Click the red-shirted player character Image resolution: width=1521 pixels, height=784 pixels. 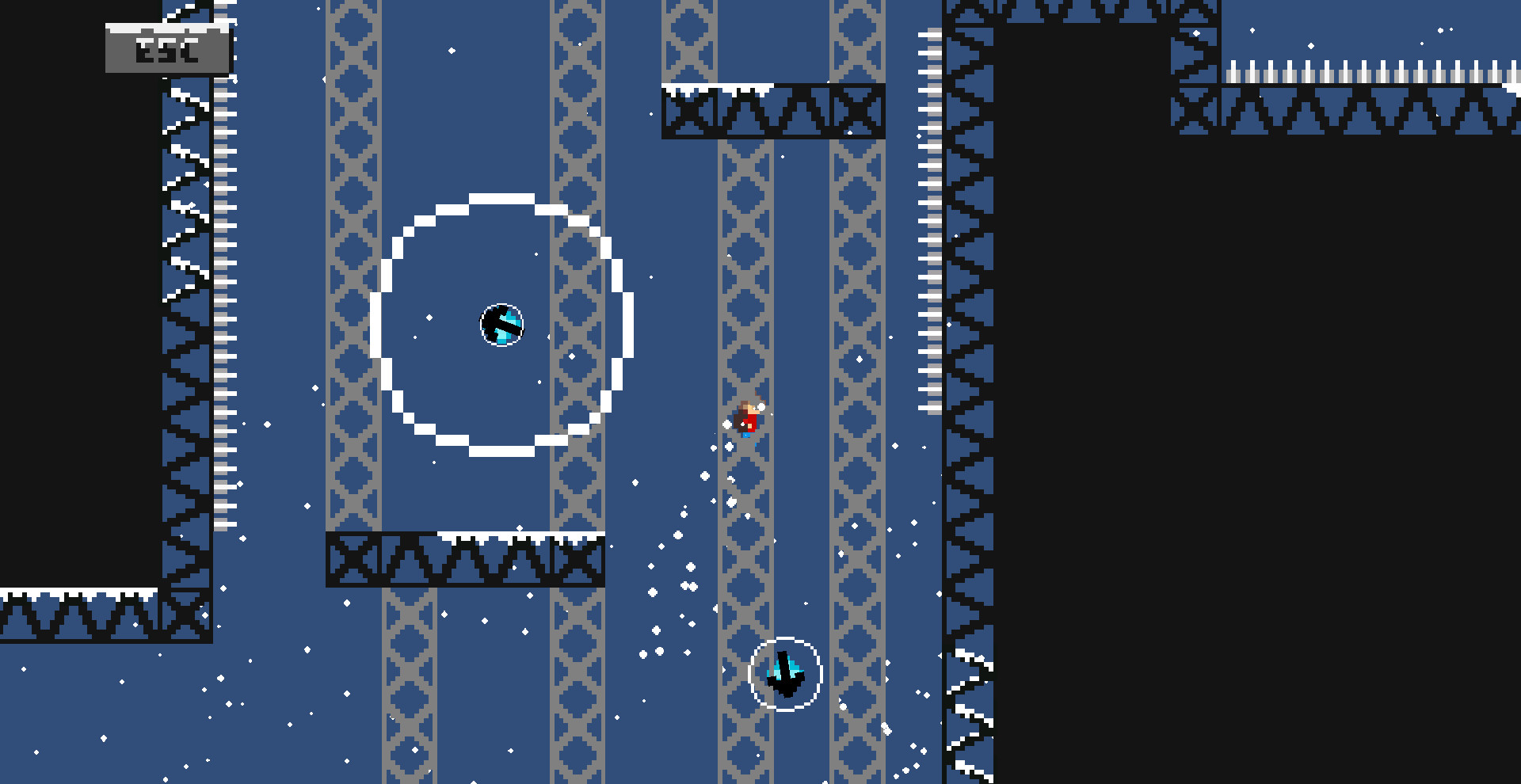pyautogui.click(x=745, y=416)
